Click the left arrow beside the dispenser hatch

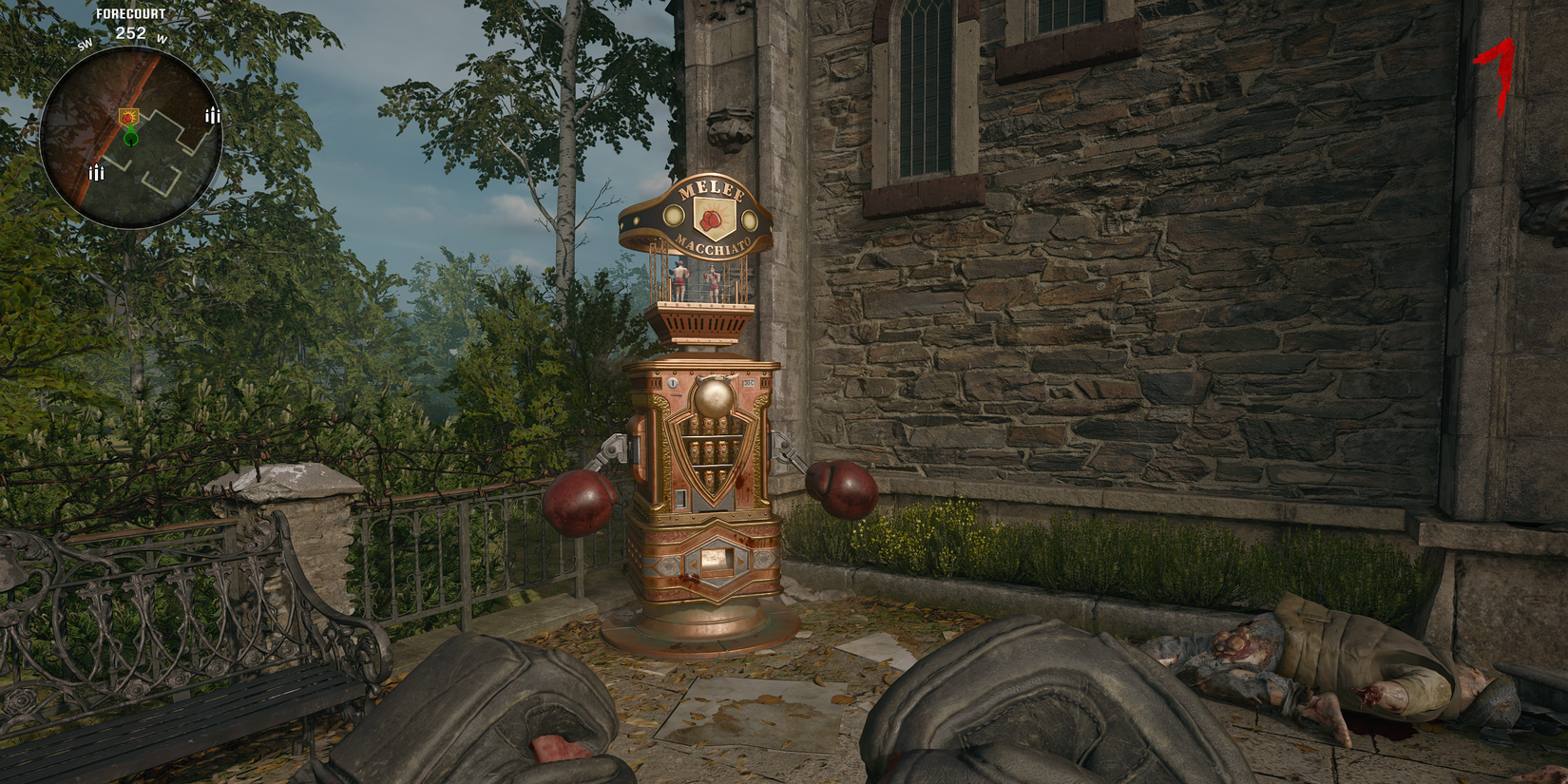point(693,564)
